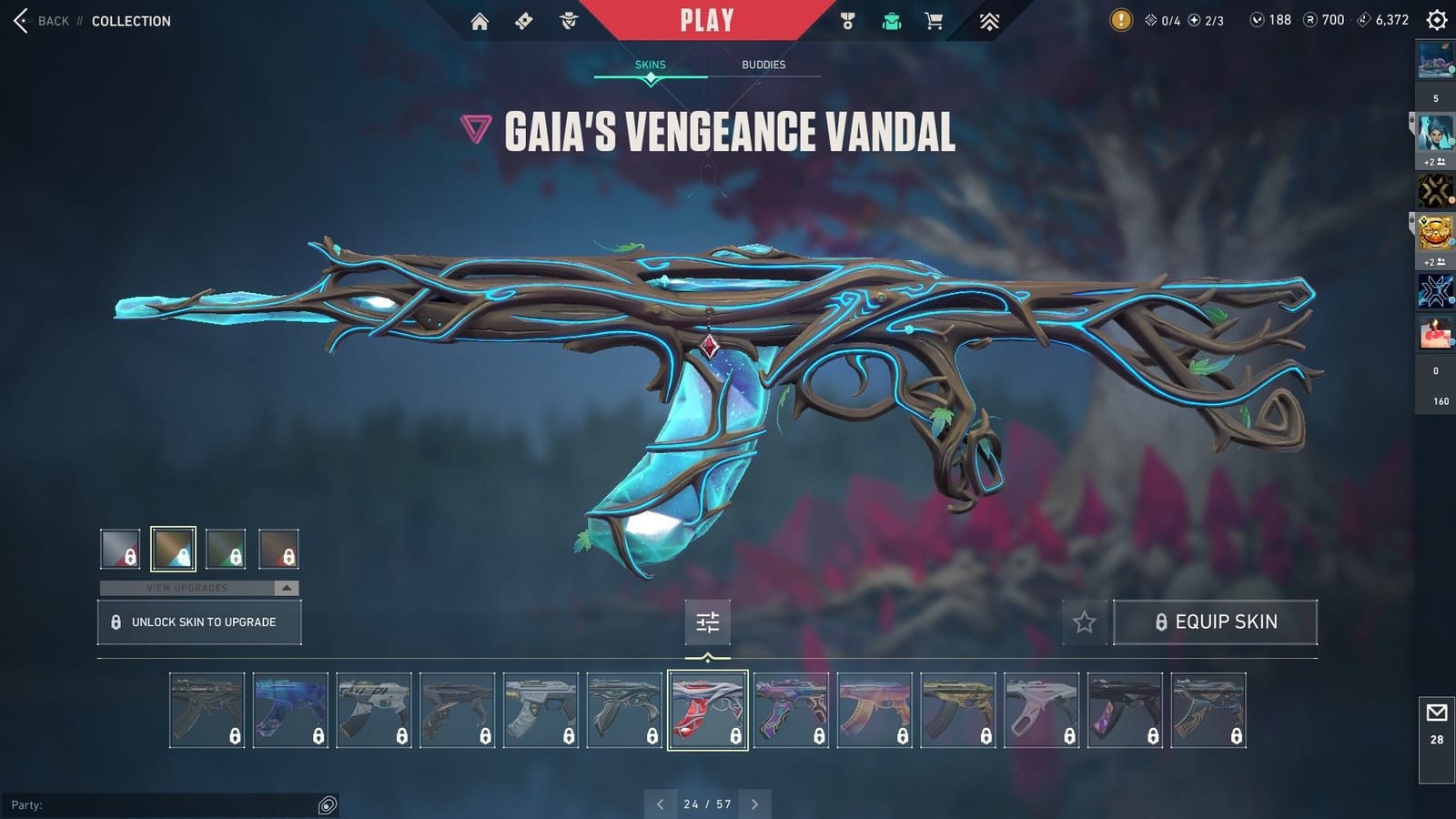Viewport: 1456px width, 819px height.
Task: Open the Battlepass ticket icon
Action: click(523, 20)
